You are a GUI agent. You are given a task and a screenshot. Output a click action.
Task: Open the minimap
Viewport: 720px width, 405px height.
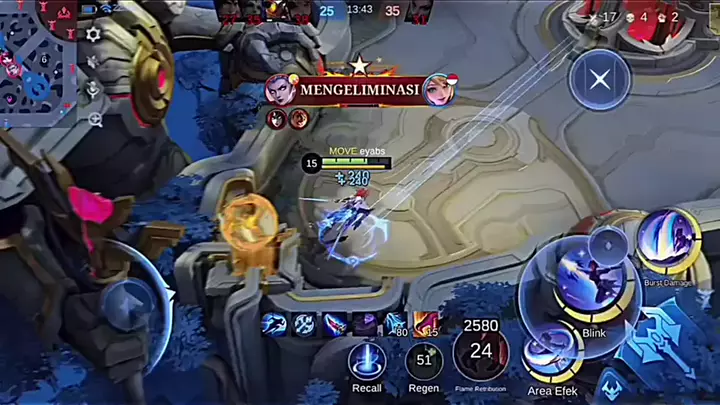pos(38,55)
